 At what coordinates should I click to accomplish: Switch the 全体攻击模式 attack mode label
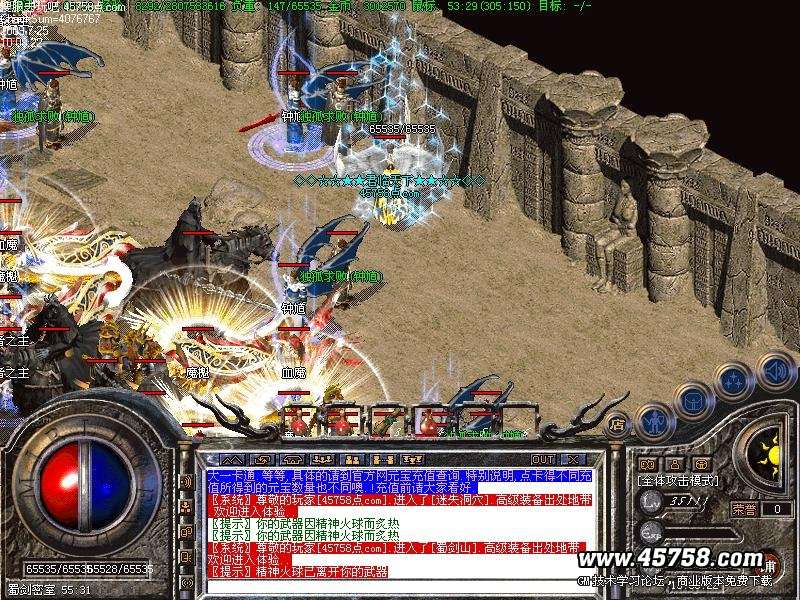678,480
